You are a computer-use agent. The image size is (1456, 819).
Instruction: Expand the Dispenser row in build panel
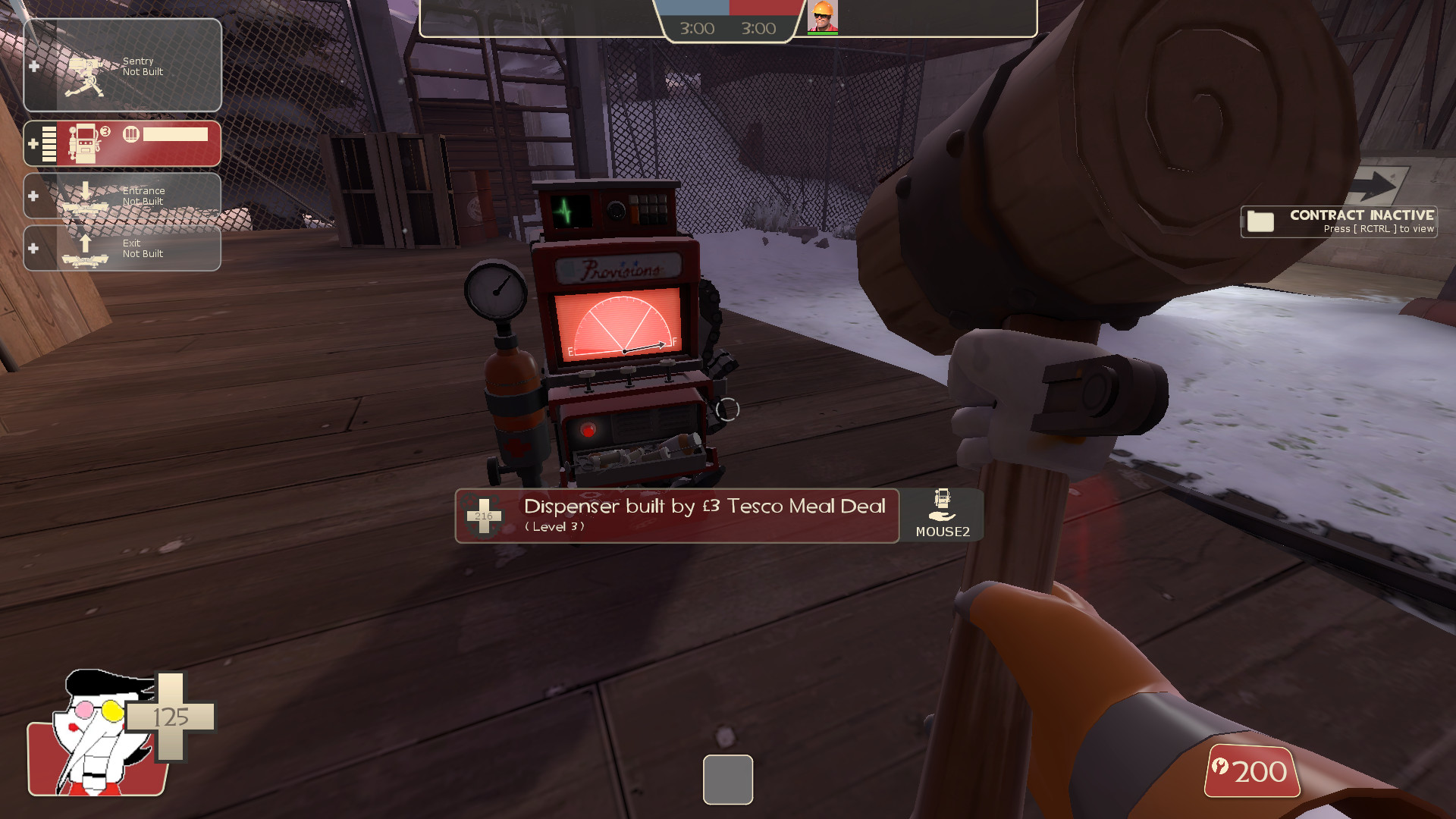pos(33,143)
